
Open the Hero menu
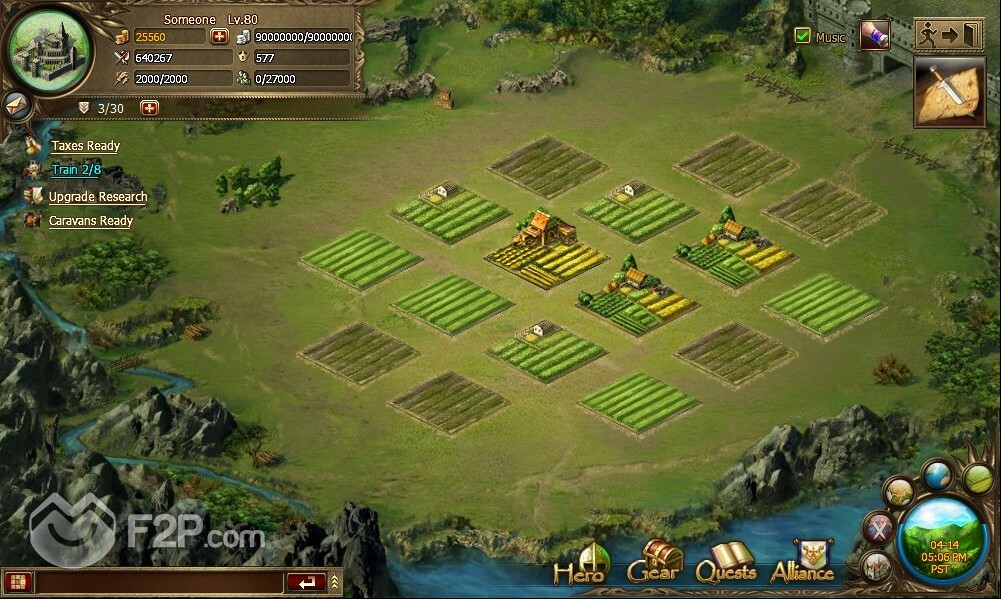click(582, 565)
